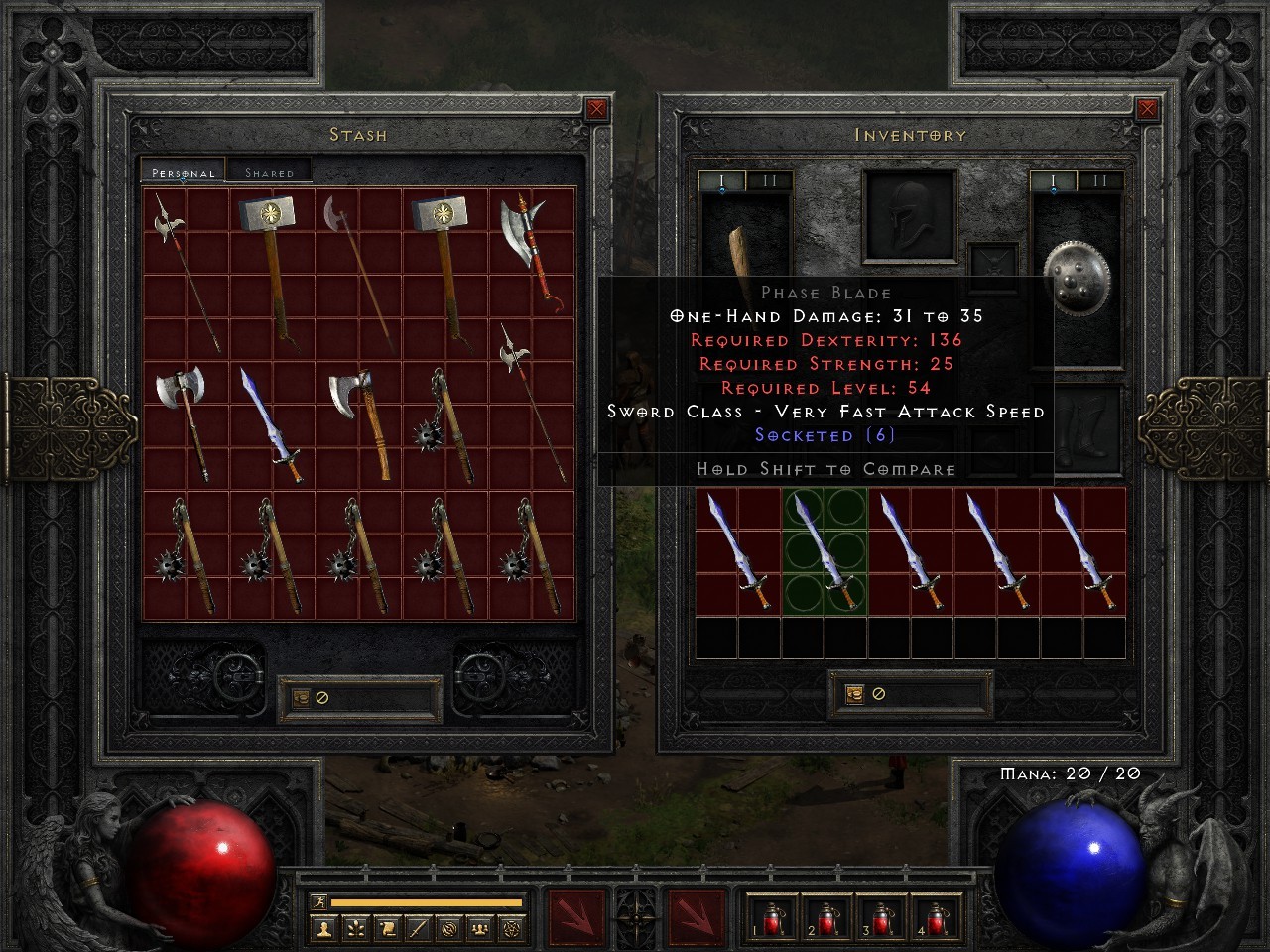The width and height of the screenshot is (1270, 952).
Task: Open the character screen via the person icon
Action: [x=323, y=930]
